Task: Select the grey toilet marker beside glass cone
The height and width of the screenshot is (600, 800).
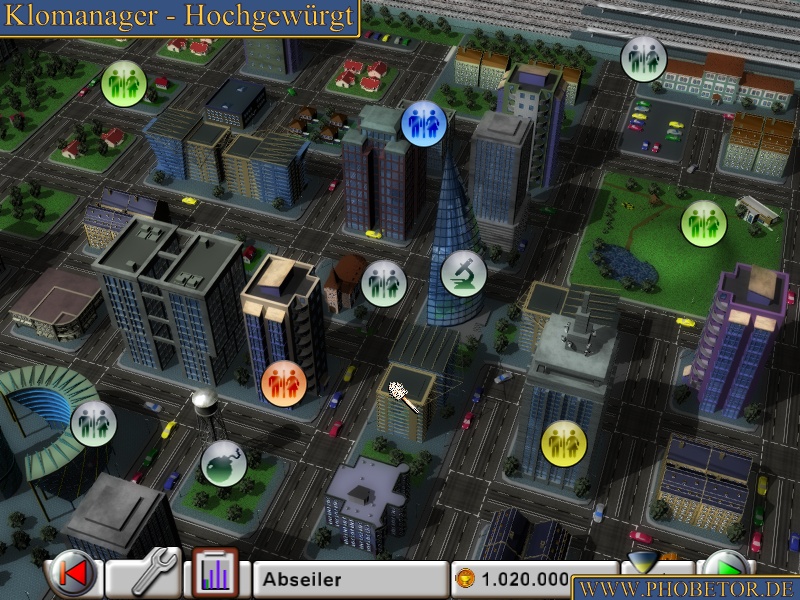Action: click(x=383, y=283)
